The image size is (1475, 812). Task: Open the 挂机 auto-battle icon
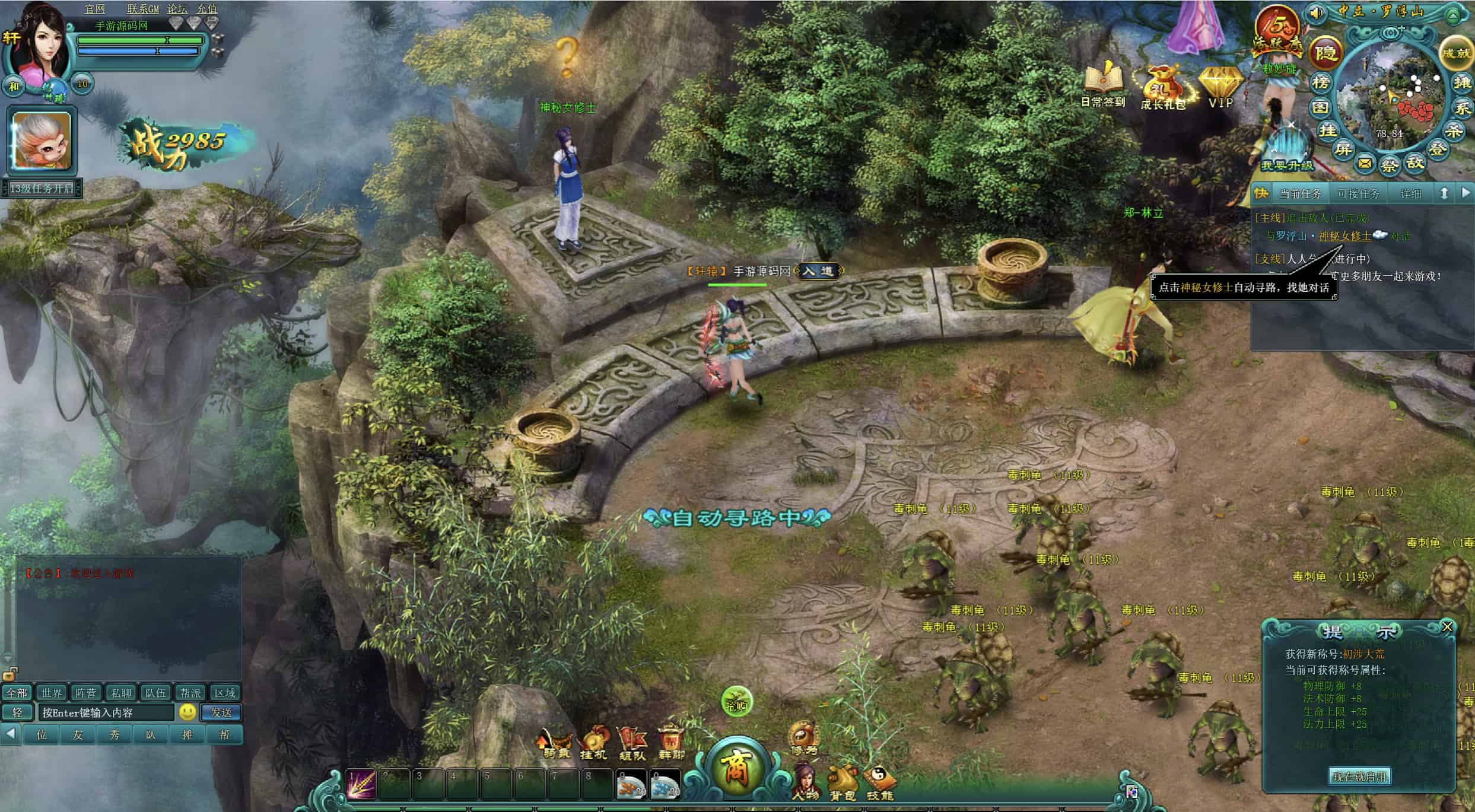[x=593, y=744]
